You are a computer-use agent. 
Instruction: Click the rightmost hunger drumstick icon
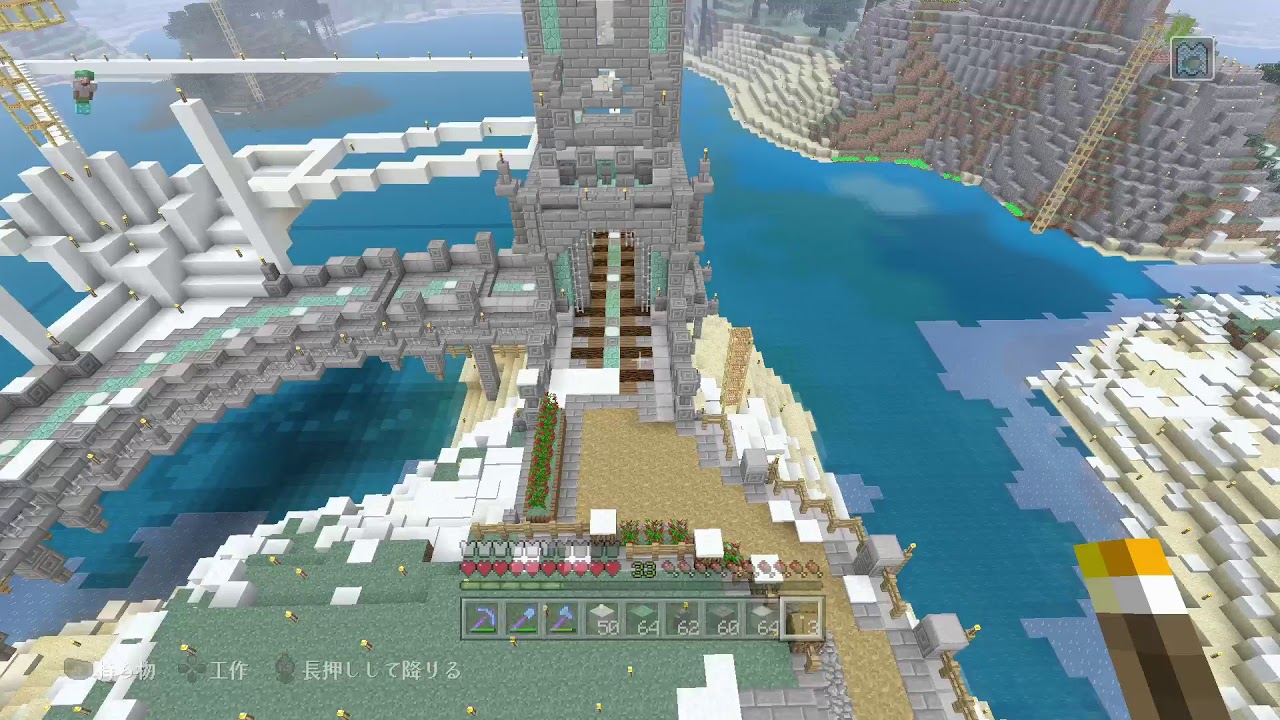812,568
